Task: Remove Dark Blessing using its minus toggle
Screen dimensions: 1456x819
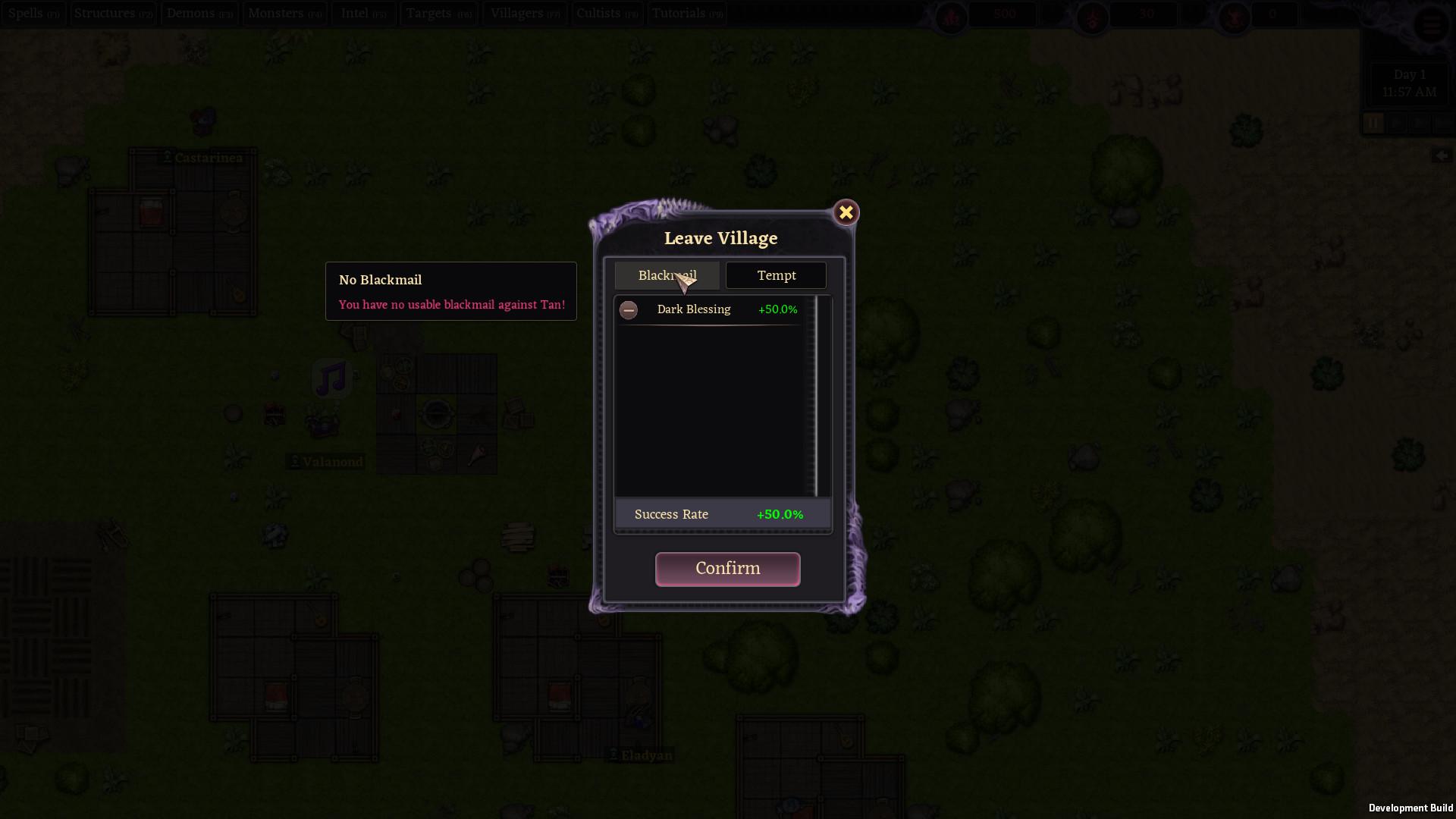Action: [629, 310]
